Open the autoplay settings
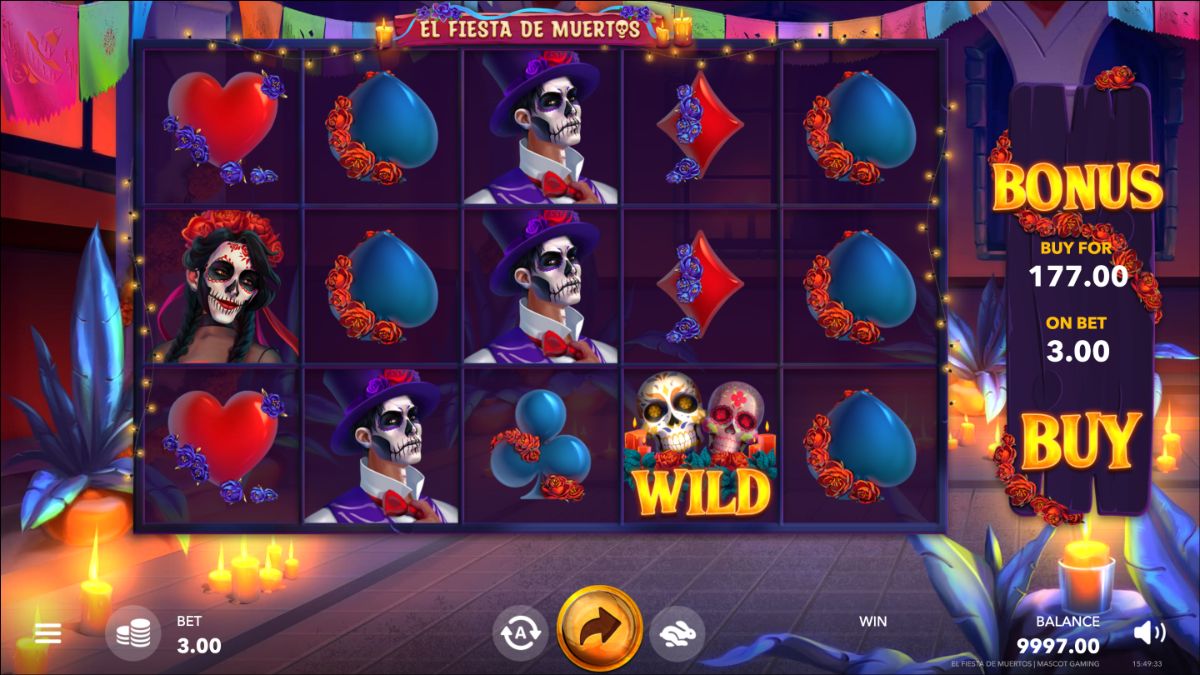This screenshot has width=1200, height=675. pos(520,632)
